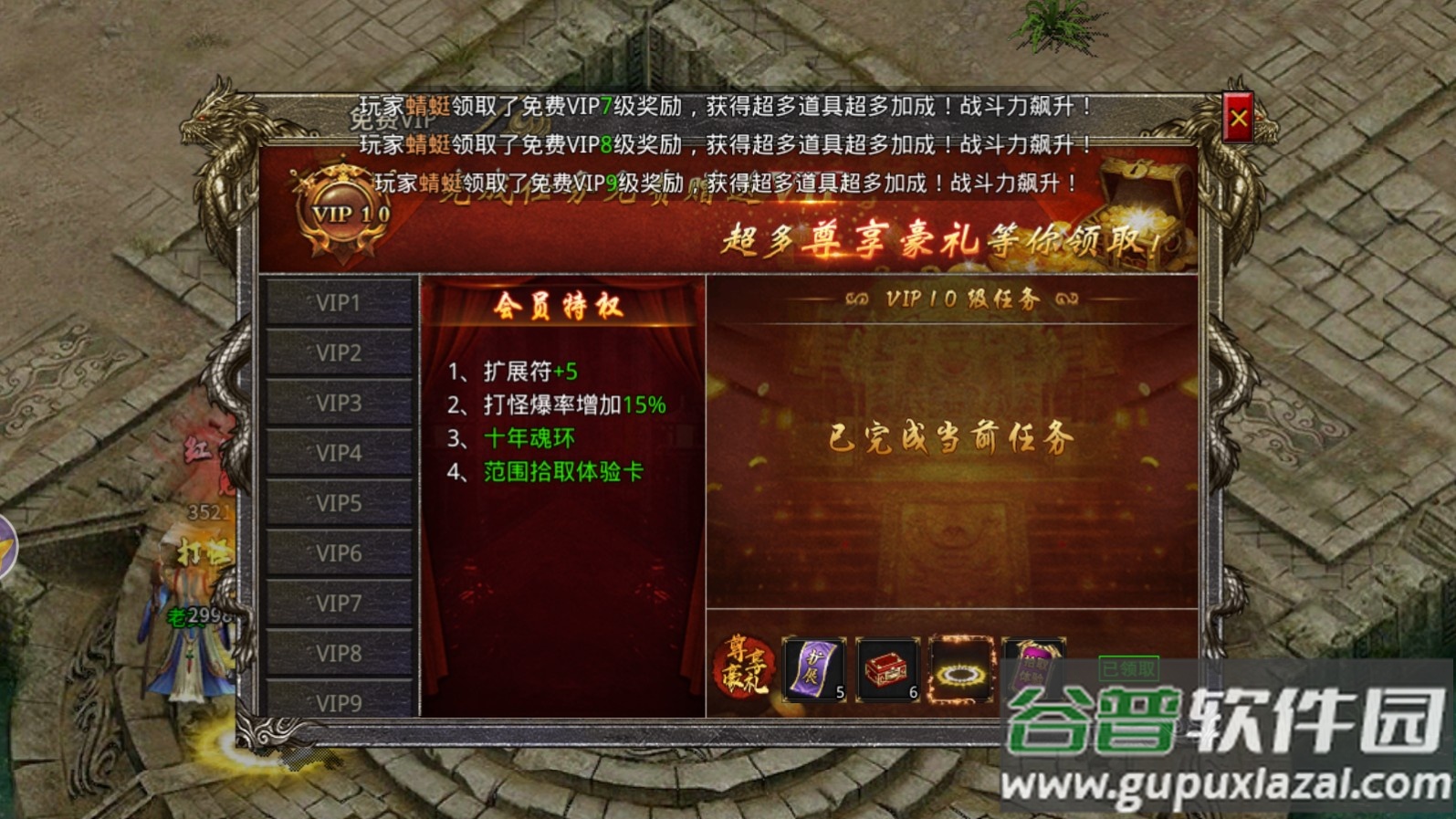
Task: Expand the VIP6 level entry
Action: [x=340, y=551]
